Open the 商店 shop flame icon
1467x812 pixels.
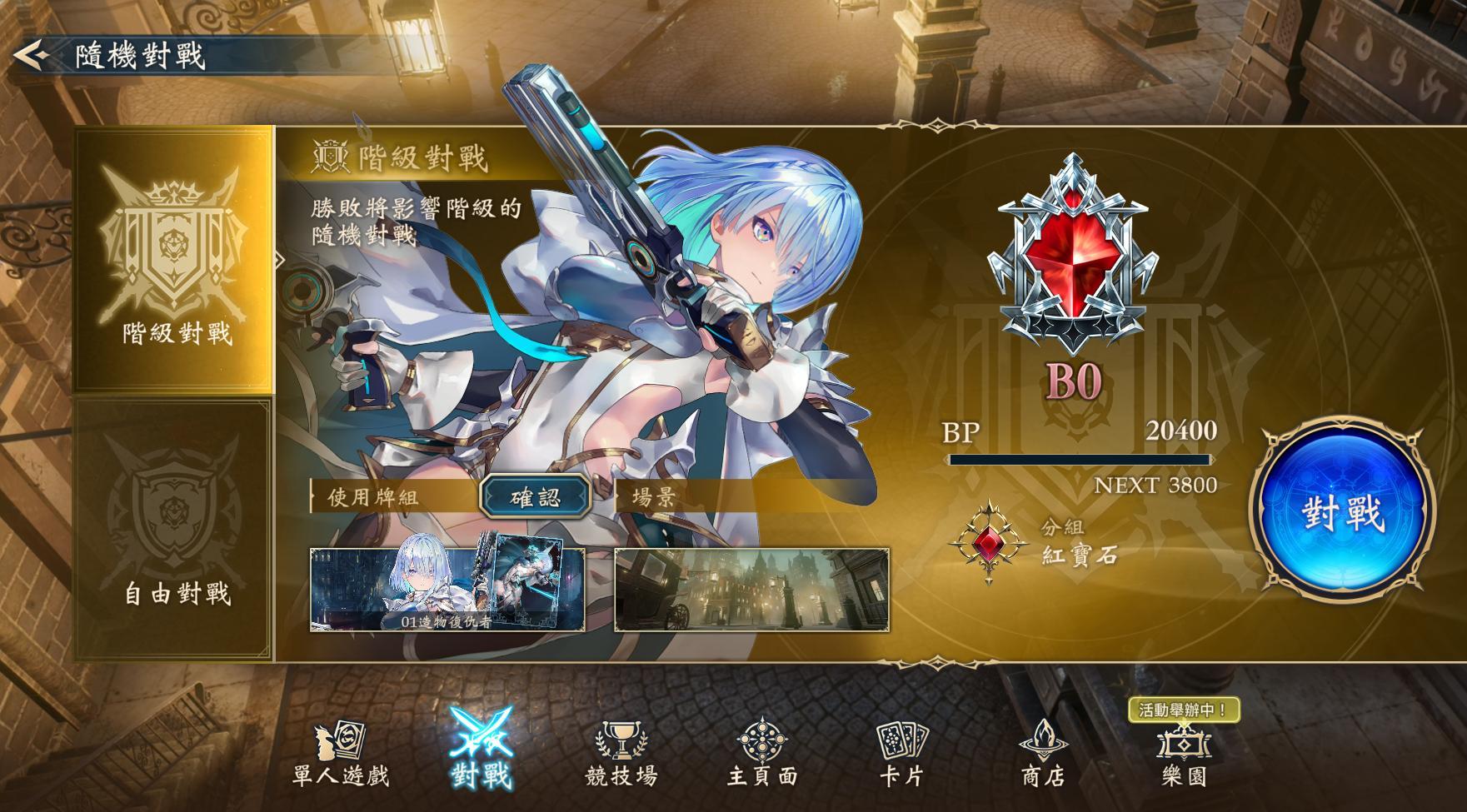[1044, 754]
